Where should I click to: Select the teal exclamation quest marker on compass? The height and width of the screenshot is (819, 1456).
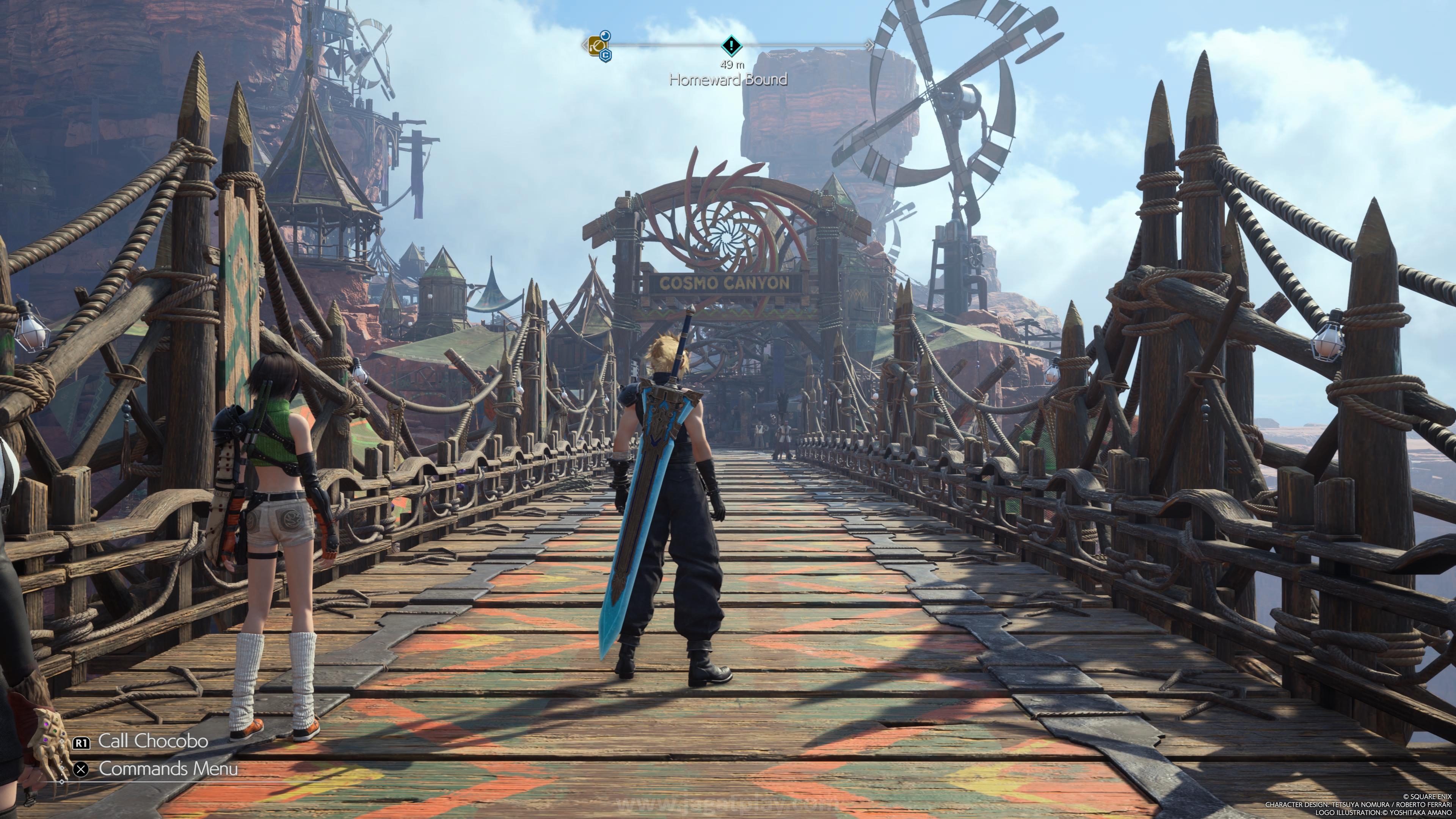[731, 45]
